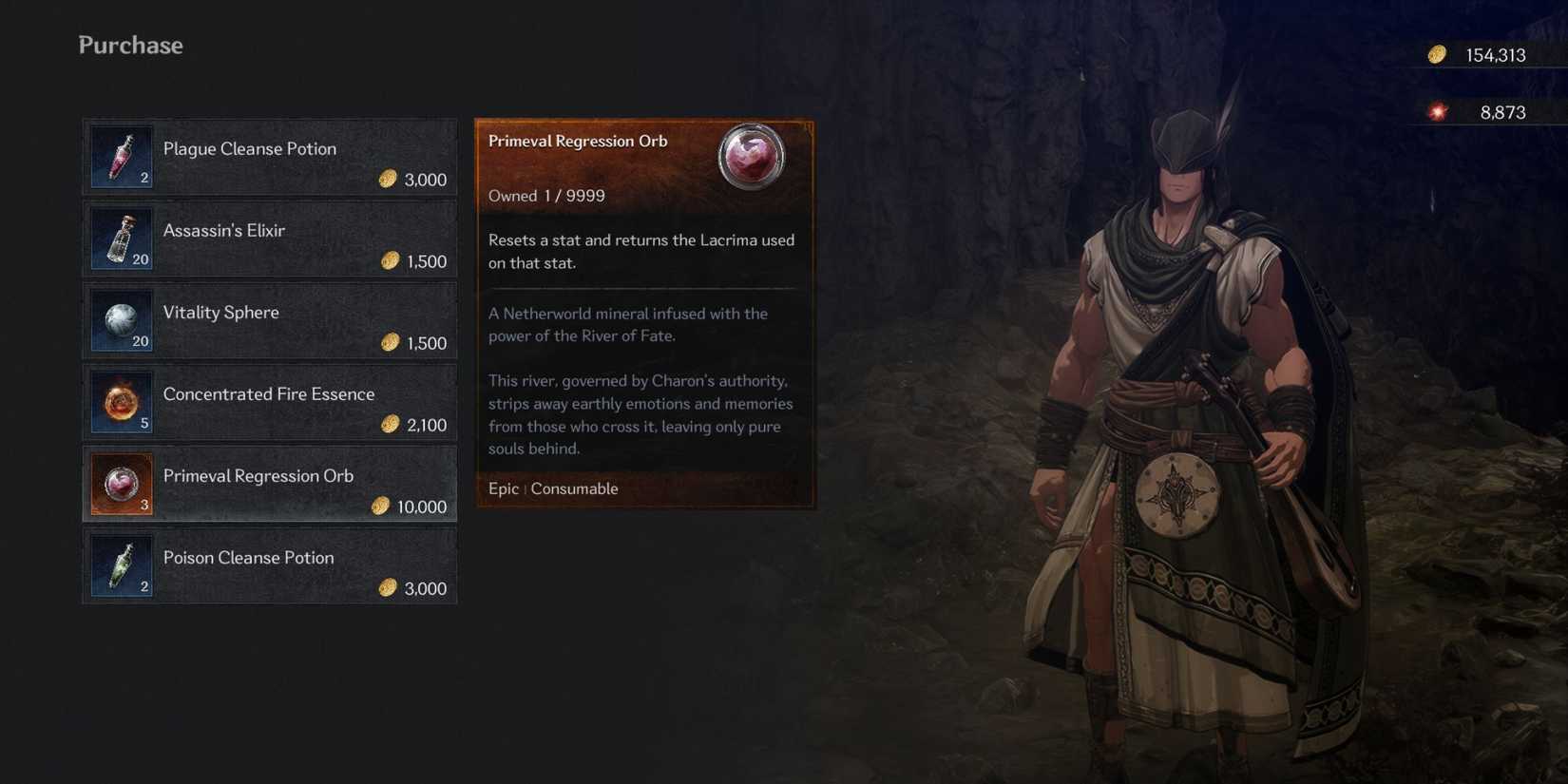Click the orb preview image in the detail panel
This screenshot has width=1568, height=784.
coord(752,159)
